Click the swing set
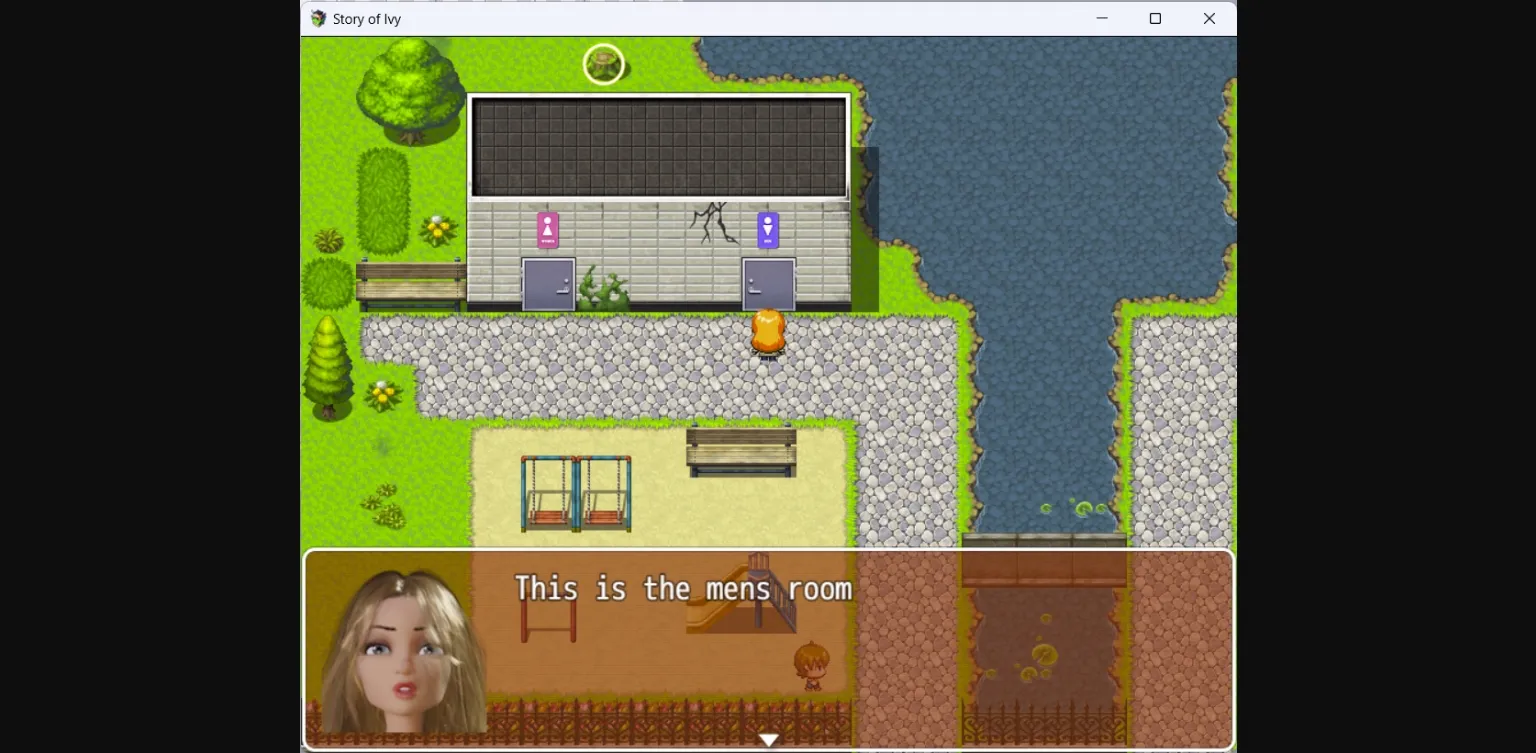The height and width of the screenshot is (753, 1536). click(x=575, y=492)
